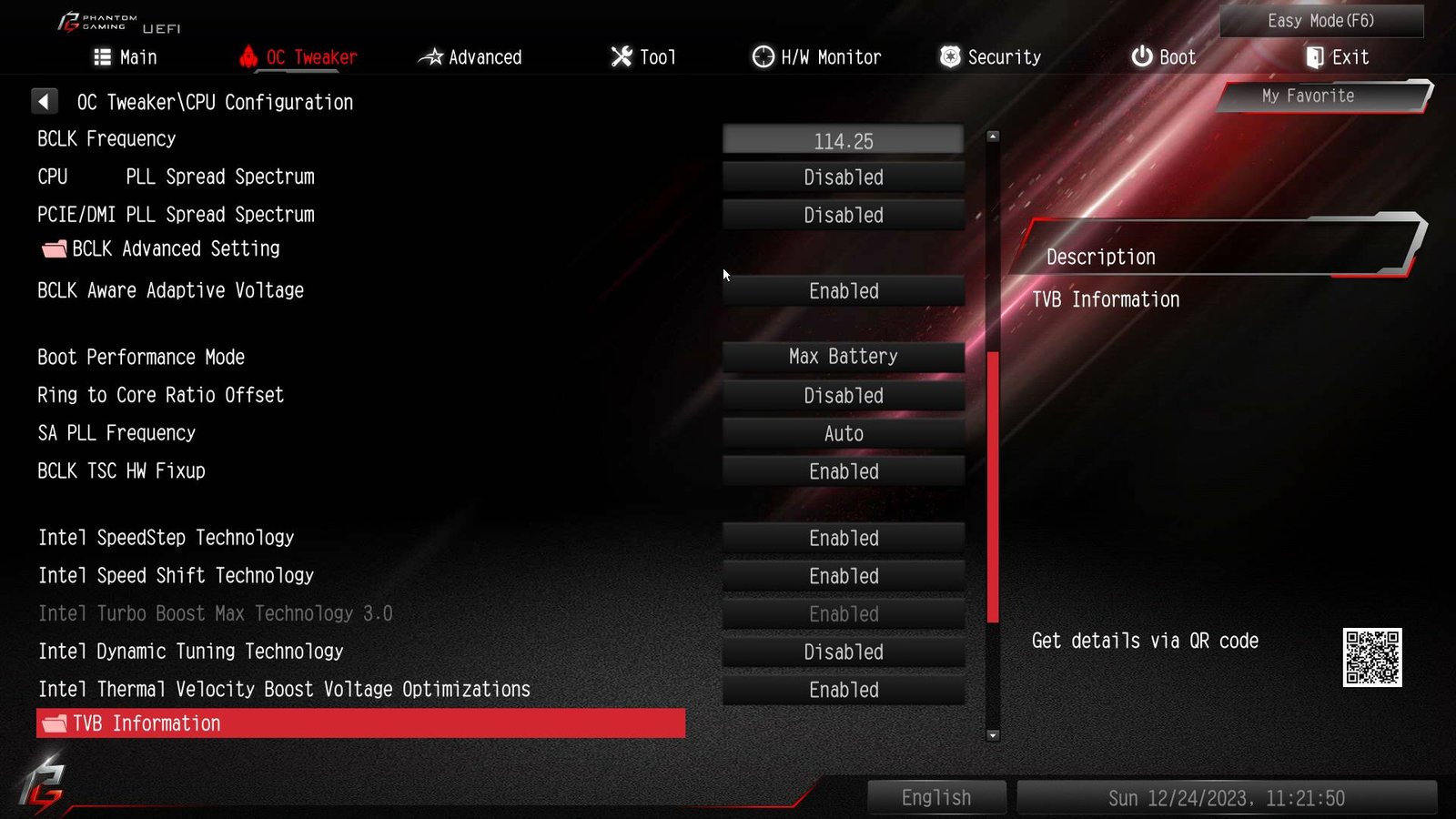This screenshot has width=1456, height=819.
Task: Open the Advanced tab
Action: click(x=470, y=57)
